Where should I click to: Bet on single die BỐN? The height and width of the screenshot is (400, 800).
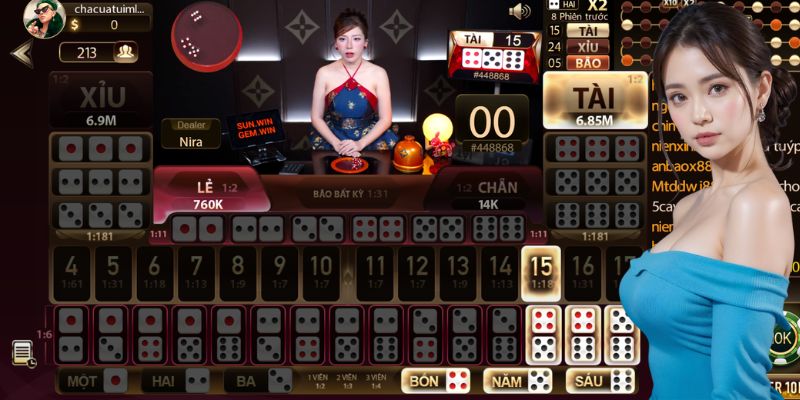tap(437, 381)
